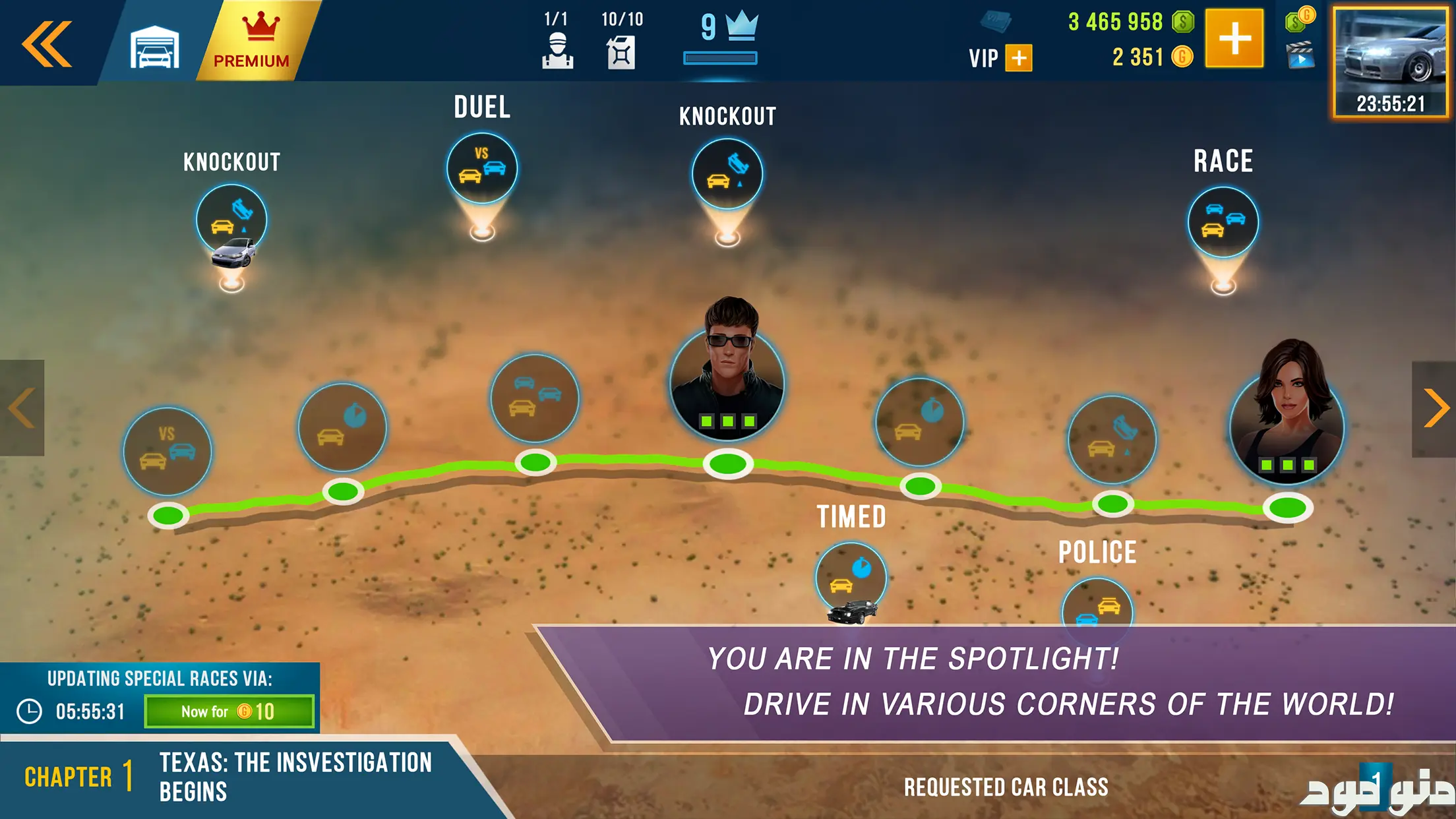Open the Premium shop tab
The height and width of the screenshot is (819, 1456).
point(253,42)
